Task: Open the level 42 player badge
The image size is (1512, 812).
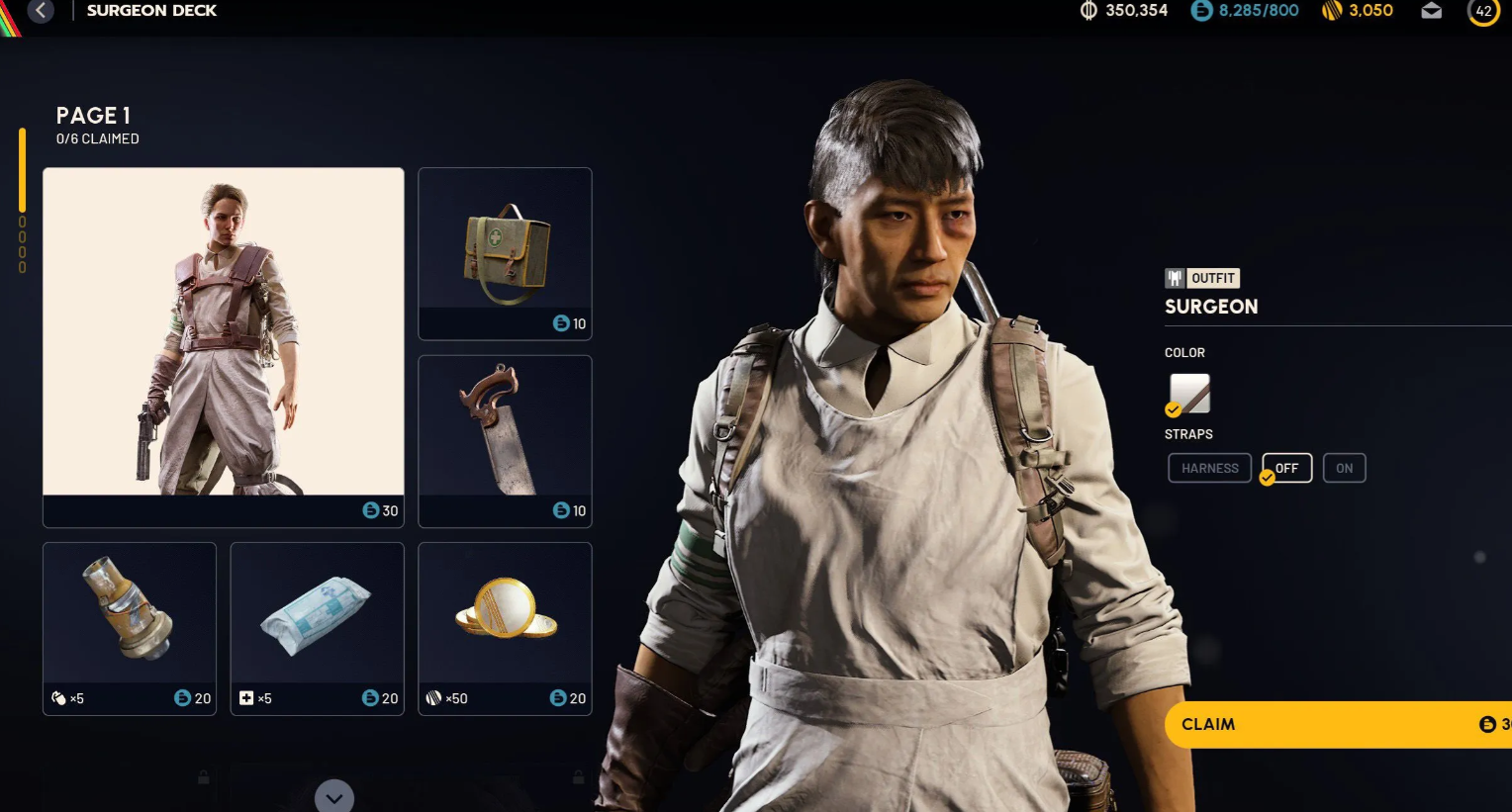Action: point(1483,12)
